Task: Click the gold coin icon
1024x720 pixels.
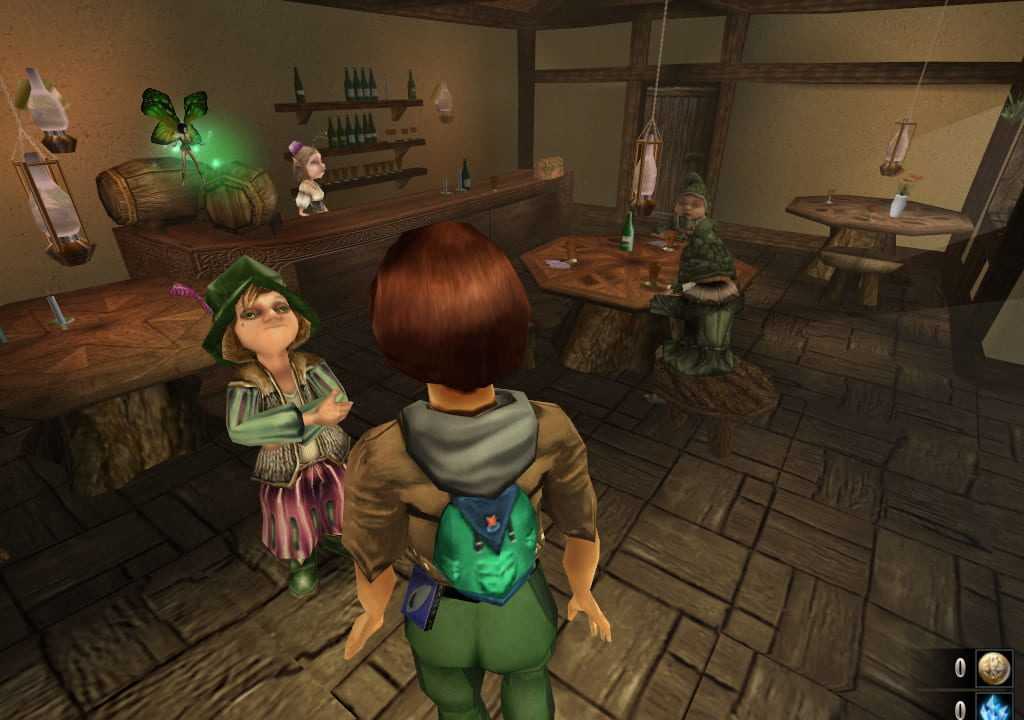Action: tap(994, 668)
